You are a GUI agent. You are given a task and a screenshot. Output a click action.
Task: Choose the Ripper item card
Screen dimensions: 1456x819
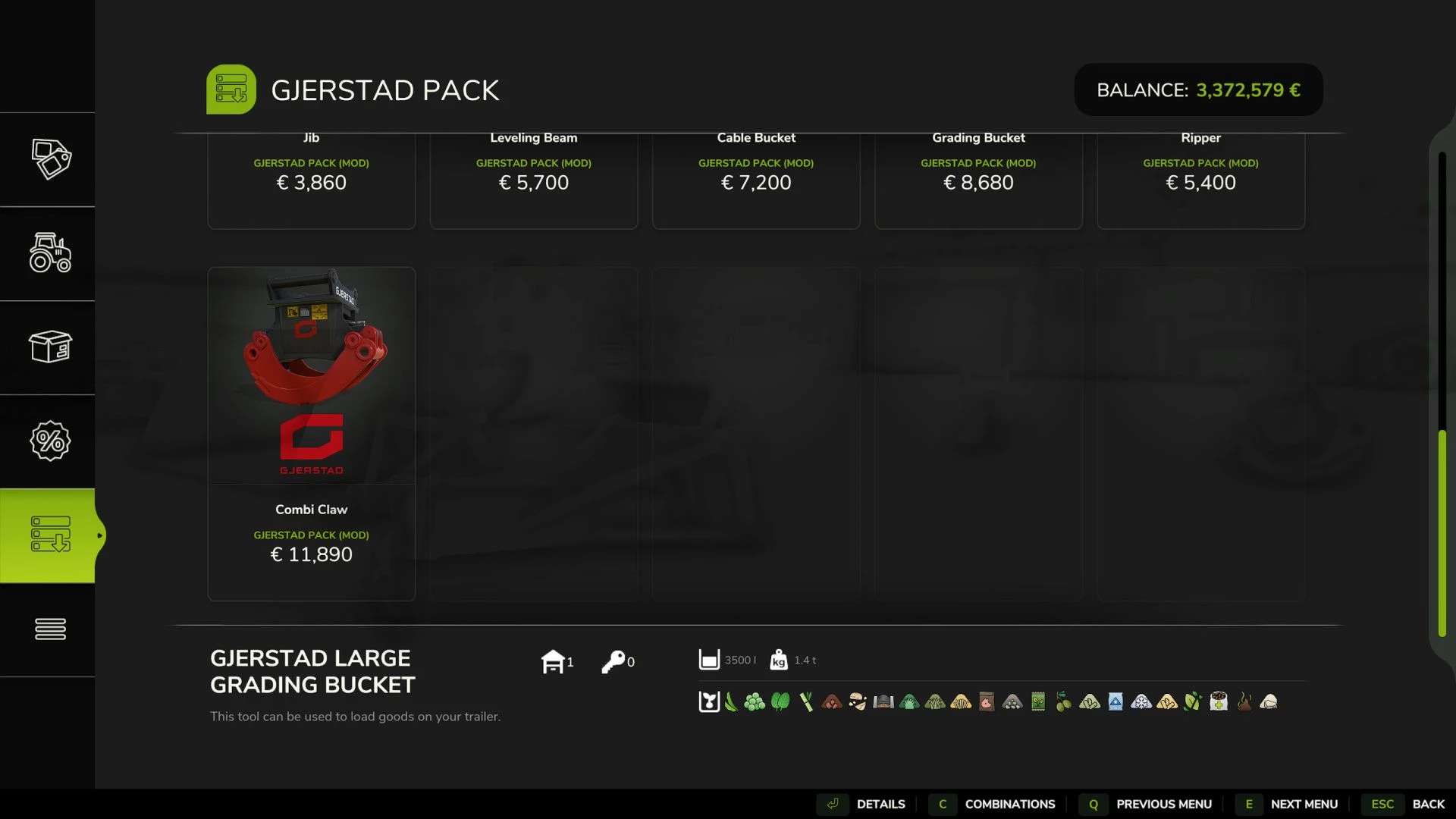[x=1200, y=180]
